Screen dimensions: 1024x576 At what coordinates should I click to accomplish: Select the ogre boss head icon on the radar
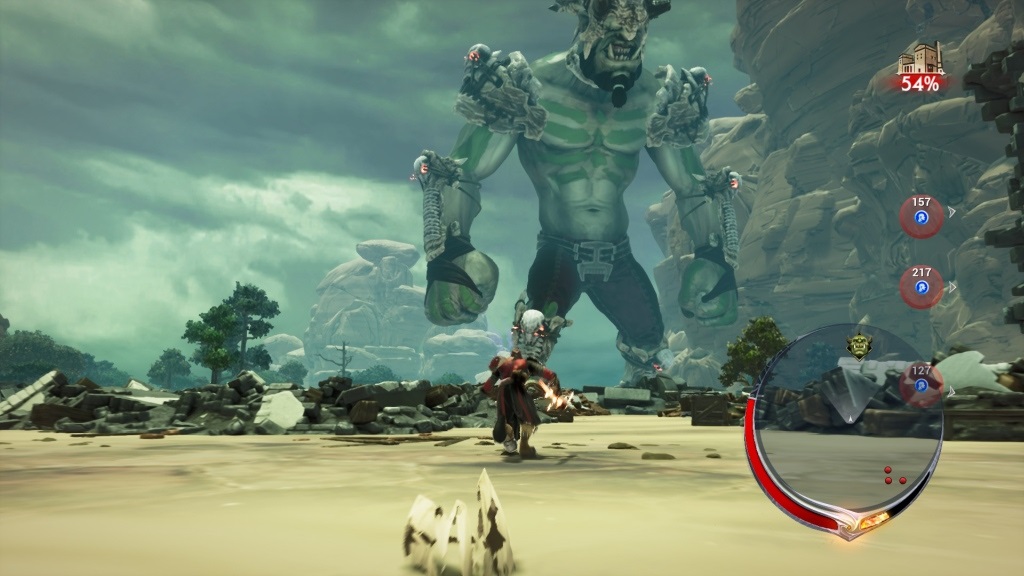tap(859, 344)
